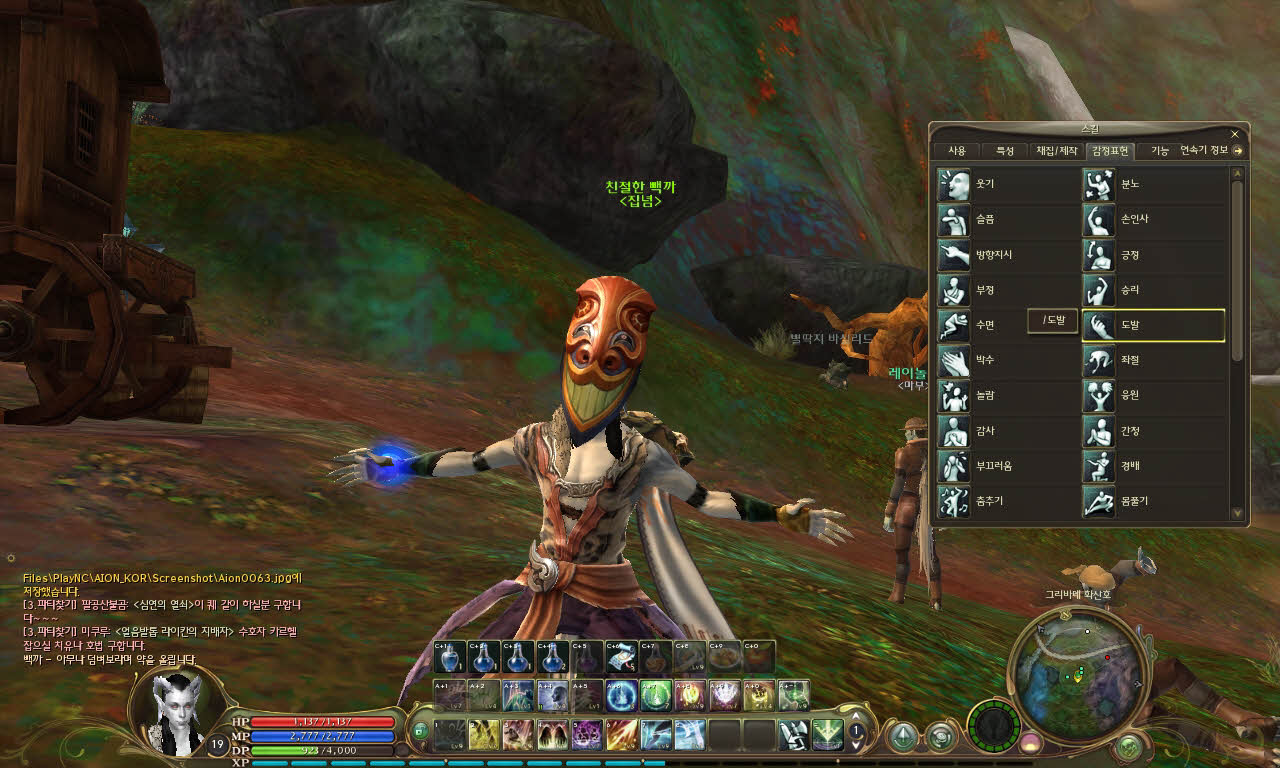Activate the green circle skill on A+7
The image size is (1280, 768).
pyautogui.click(x=655, y=694)
